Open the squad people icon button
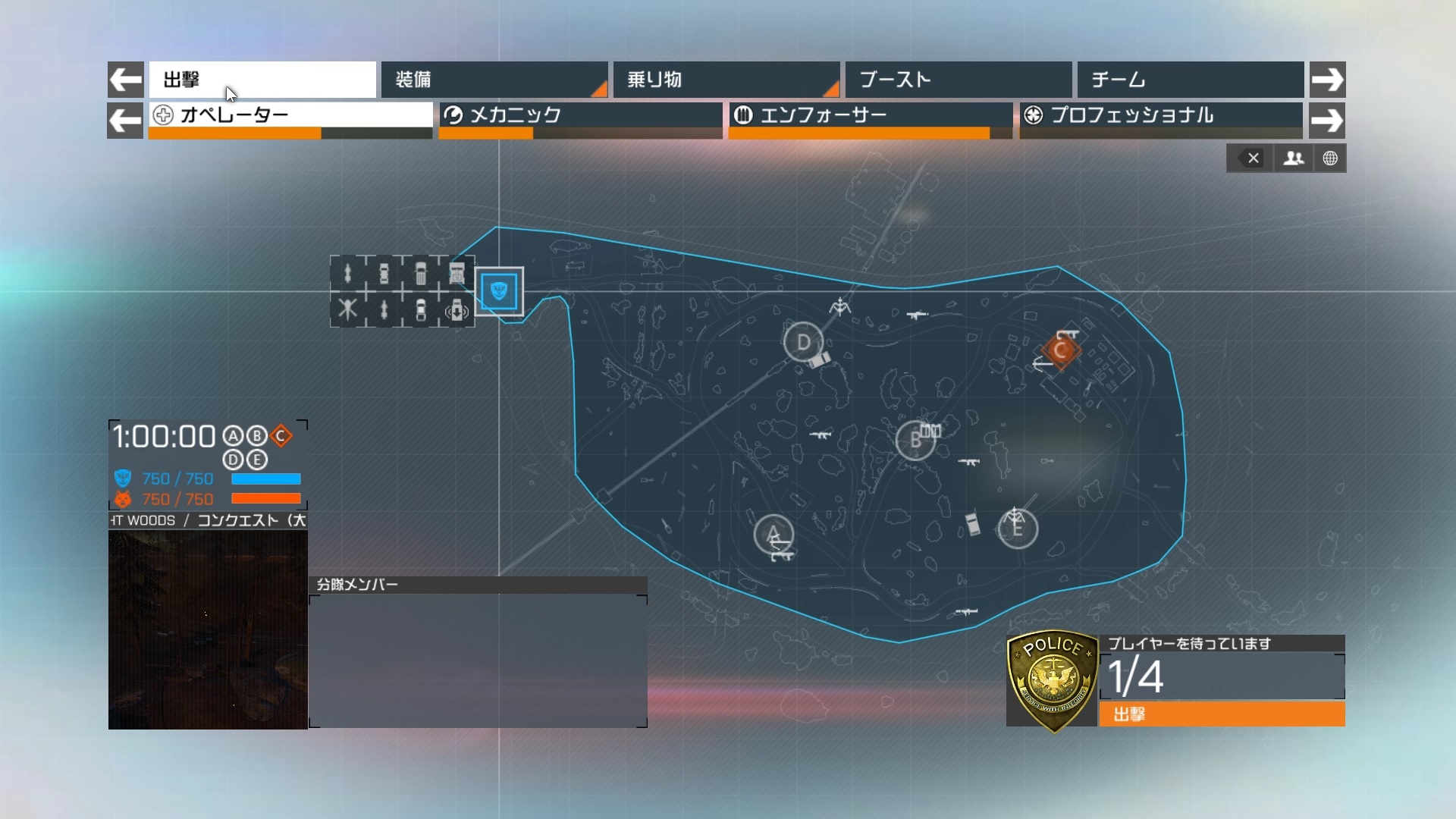 1293,158
